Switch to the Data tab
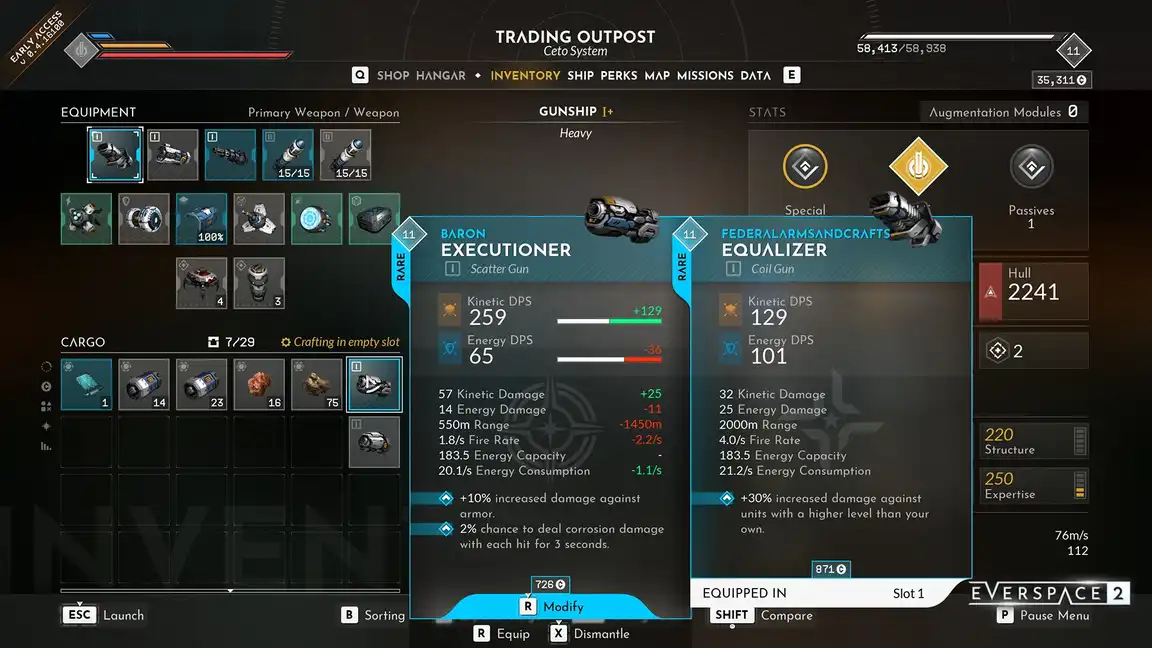The image size is (1152, 648). coord(755,75)
